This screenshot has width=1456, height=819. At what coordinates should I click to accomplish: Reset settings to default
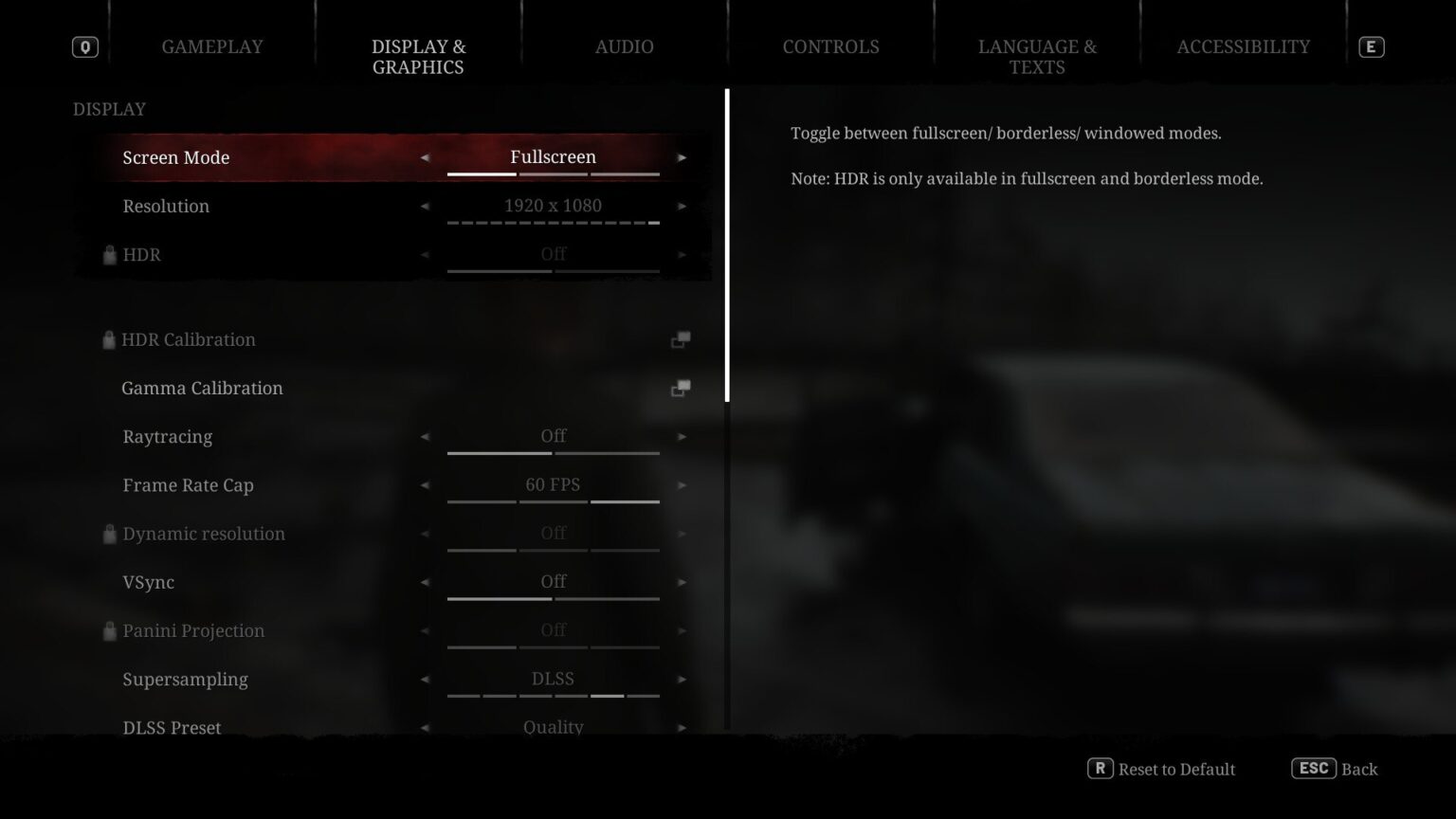click(x=1162, y=769)
